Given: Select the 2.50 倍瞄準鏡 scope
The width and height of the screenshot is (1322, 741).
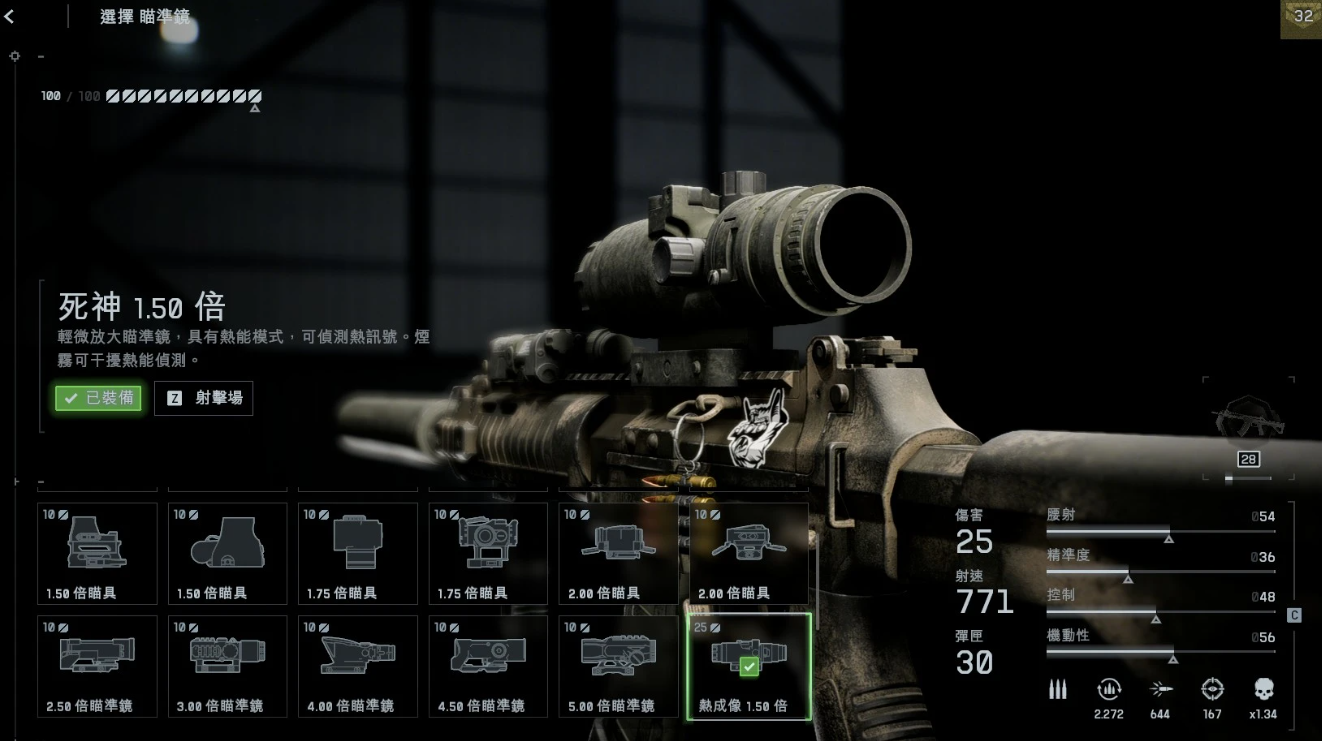Looking at the screenshot, I should pyautogui.click(x=97, y=666).
